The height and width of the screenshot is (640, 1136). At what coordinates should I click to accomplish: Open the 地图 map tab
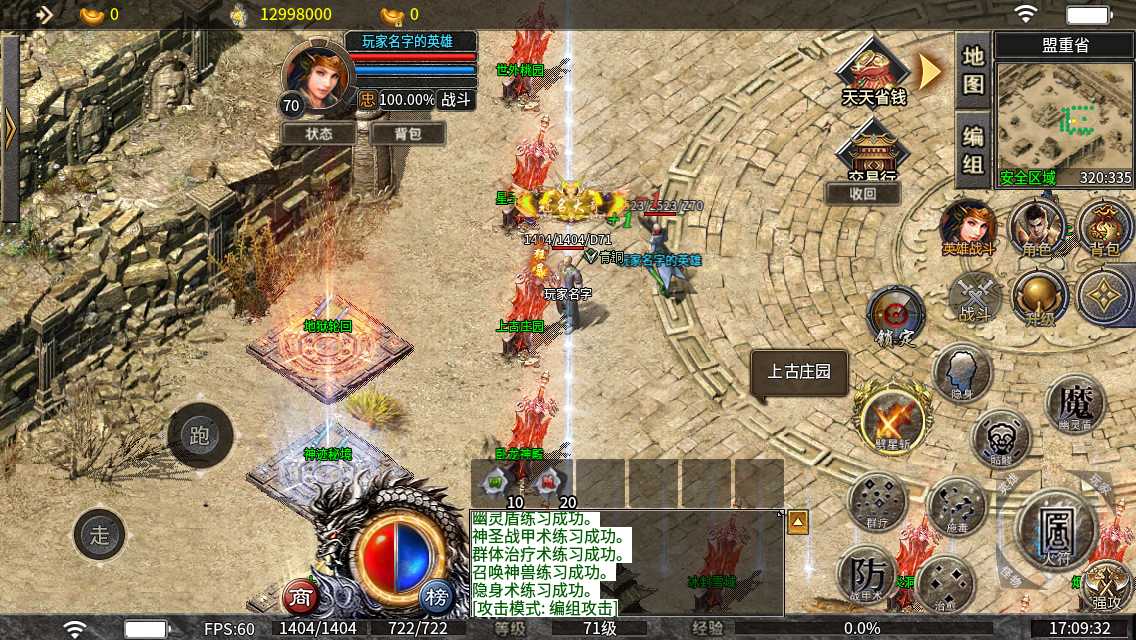coord(973,70)
